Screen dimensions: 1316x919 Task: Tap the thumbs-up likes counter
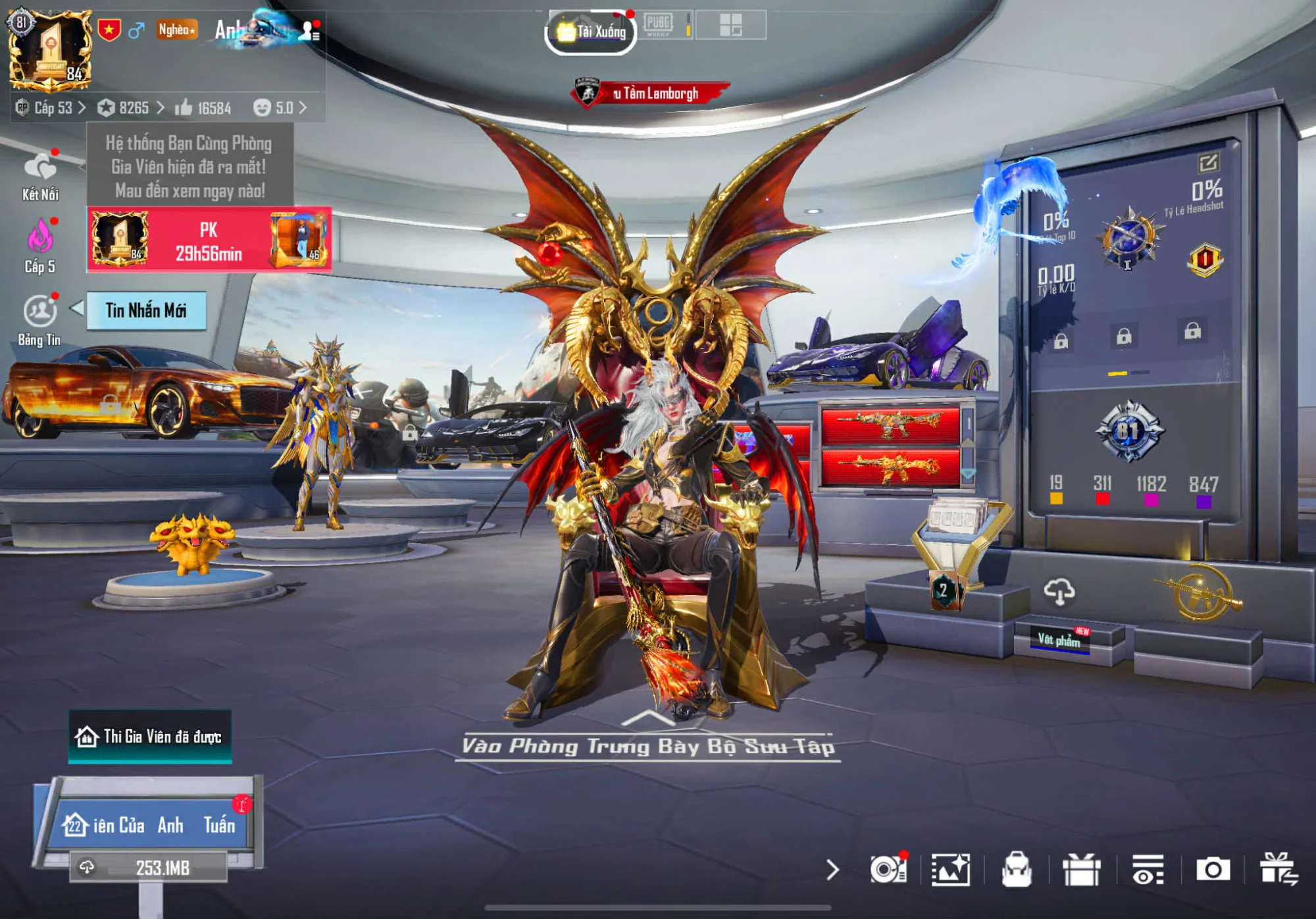pos(203,107)
